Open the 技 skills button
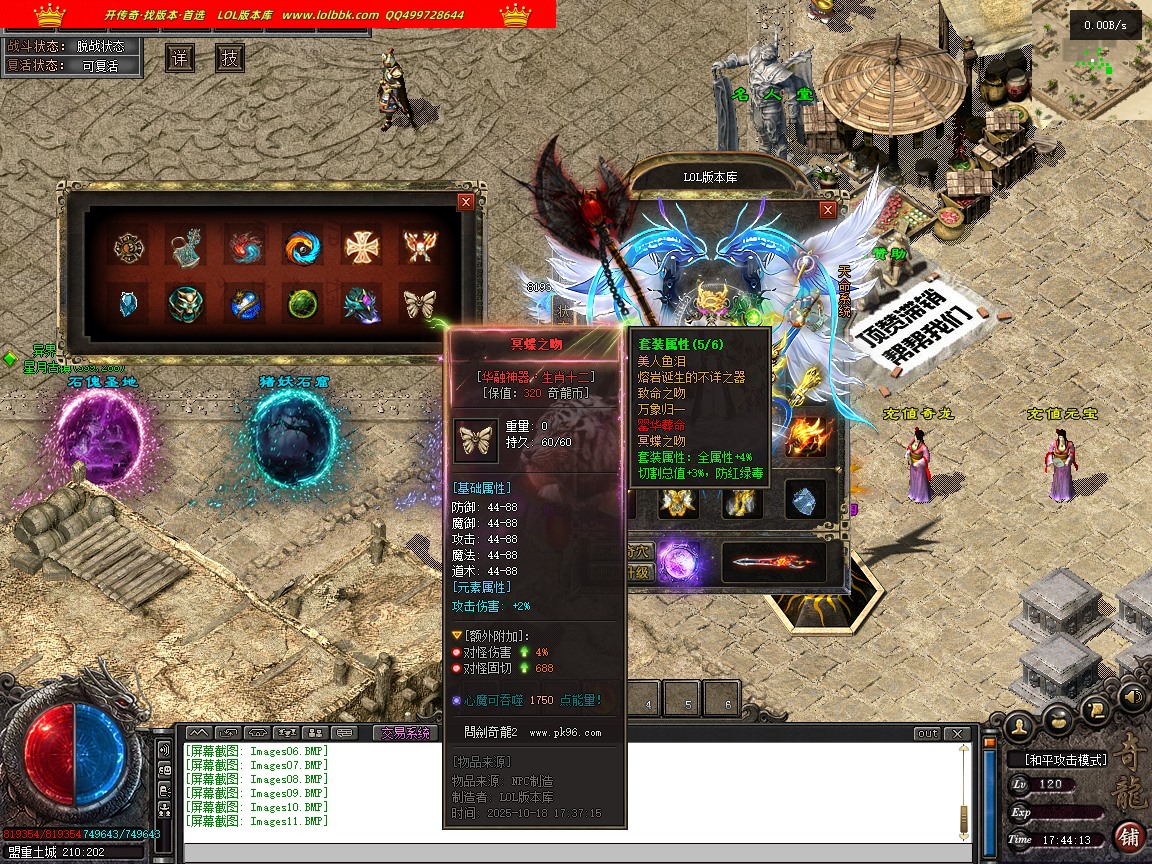The height and width of the screenshot is (864, 1152). point(230,58)
